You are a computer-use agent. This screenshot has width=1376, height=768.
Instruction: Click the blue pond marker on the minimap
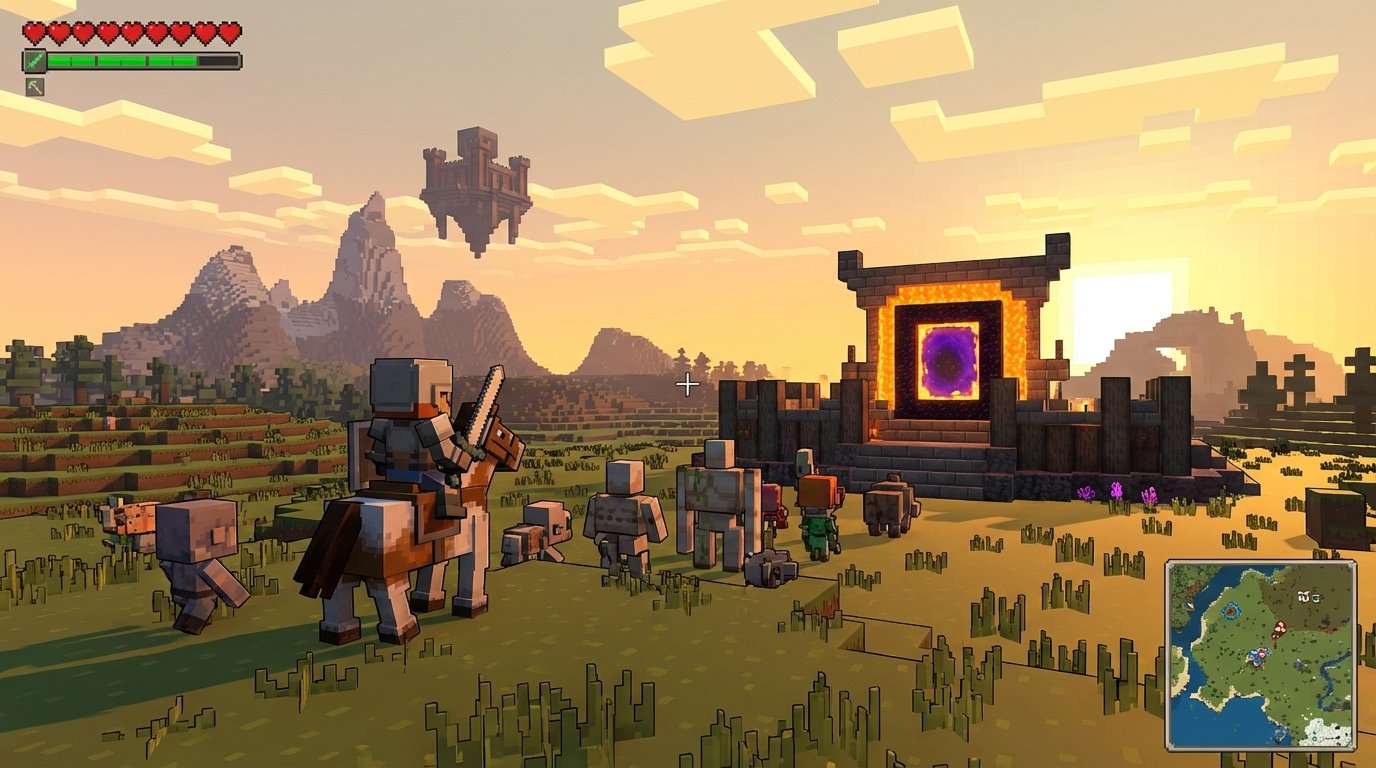pos(1231,610)
